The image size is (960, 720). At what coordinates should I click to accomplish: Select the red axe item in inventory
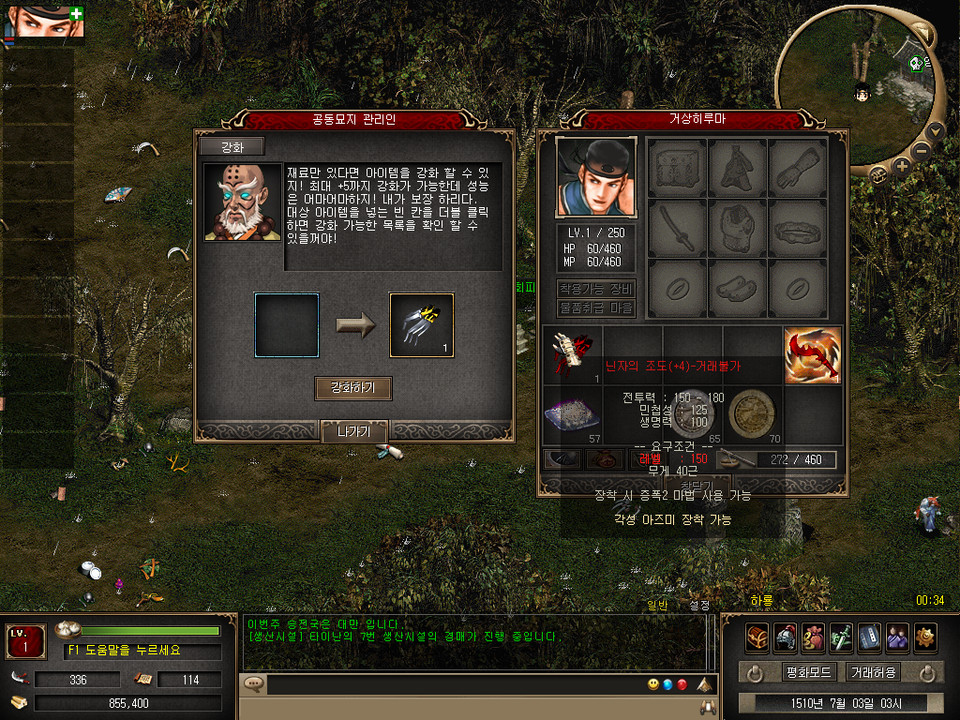[812, 356]
